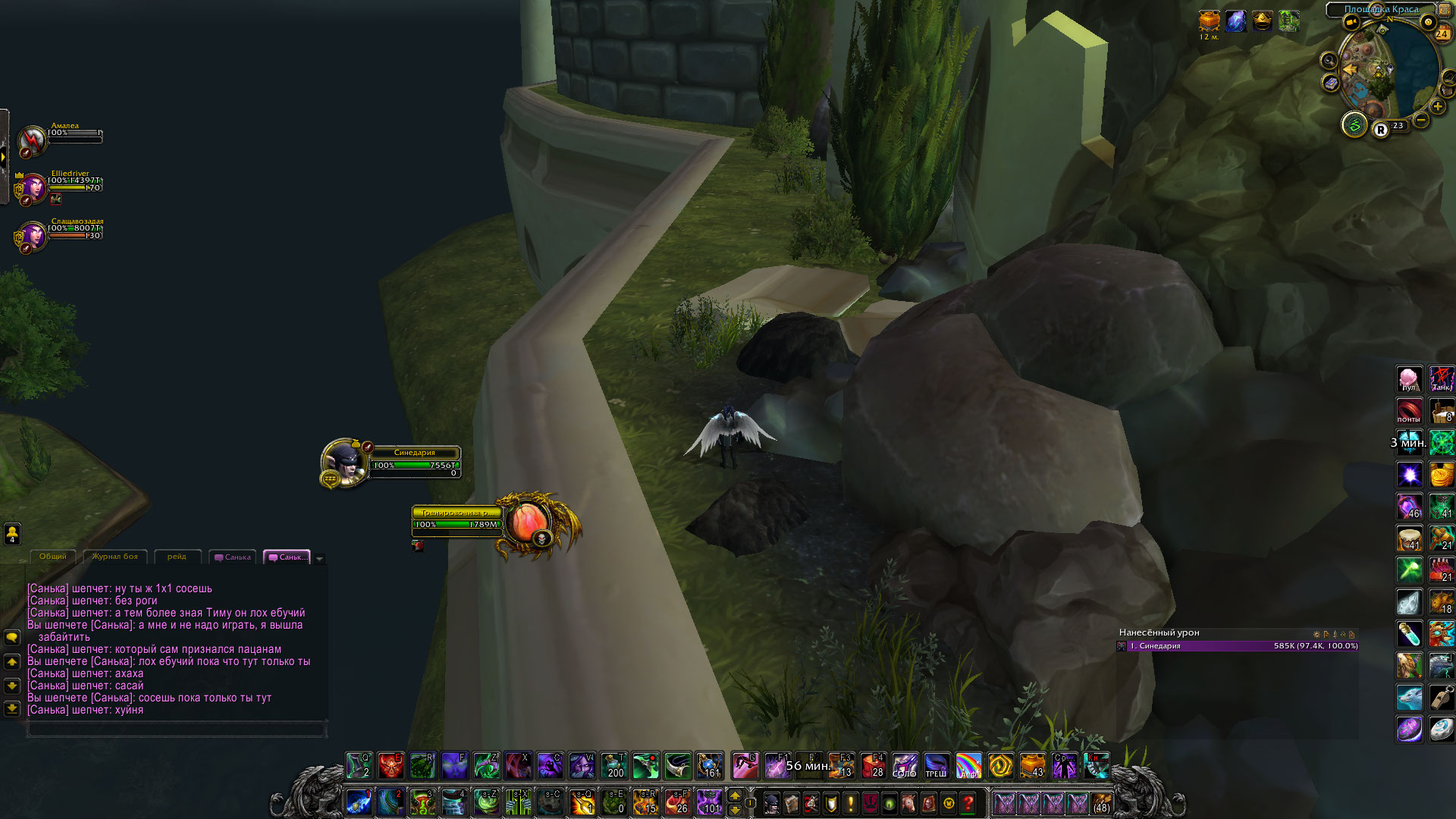Use the пул ice cream macro
This screenshot has width=1456, height=819.
tap(1409, 378)
